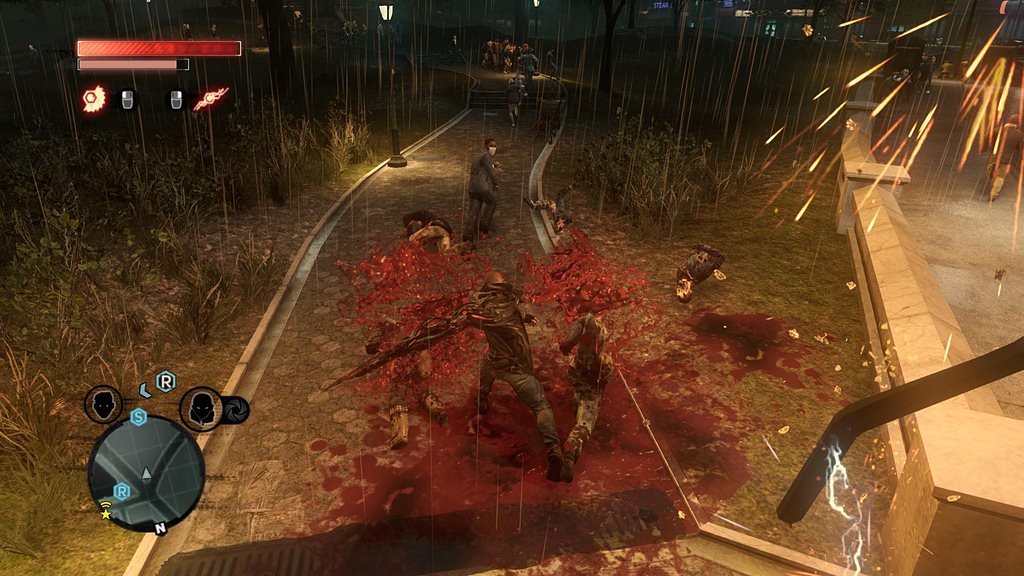Select the claws power icon
The height and width of the screenshot is (576, 1024).
click(x=94, y=99)
